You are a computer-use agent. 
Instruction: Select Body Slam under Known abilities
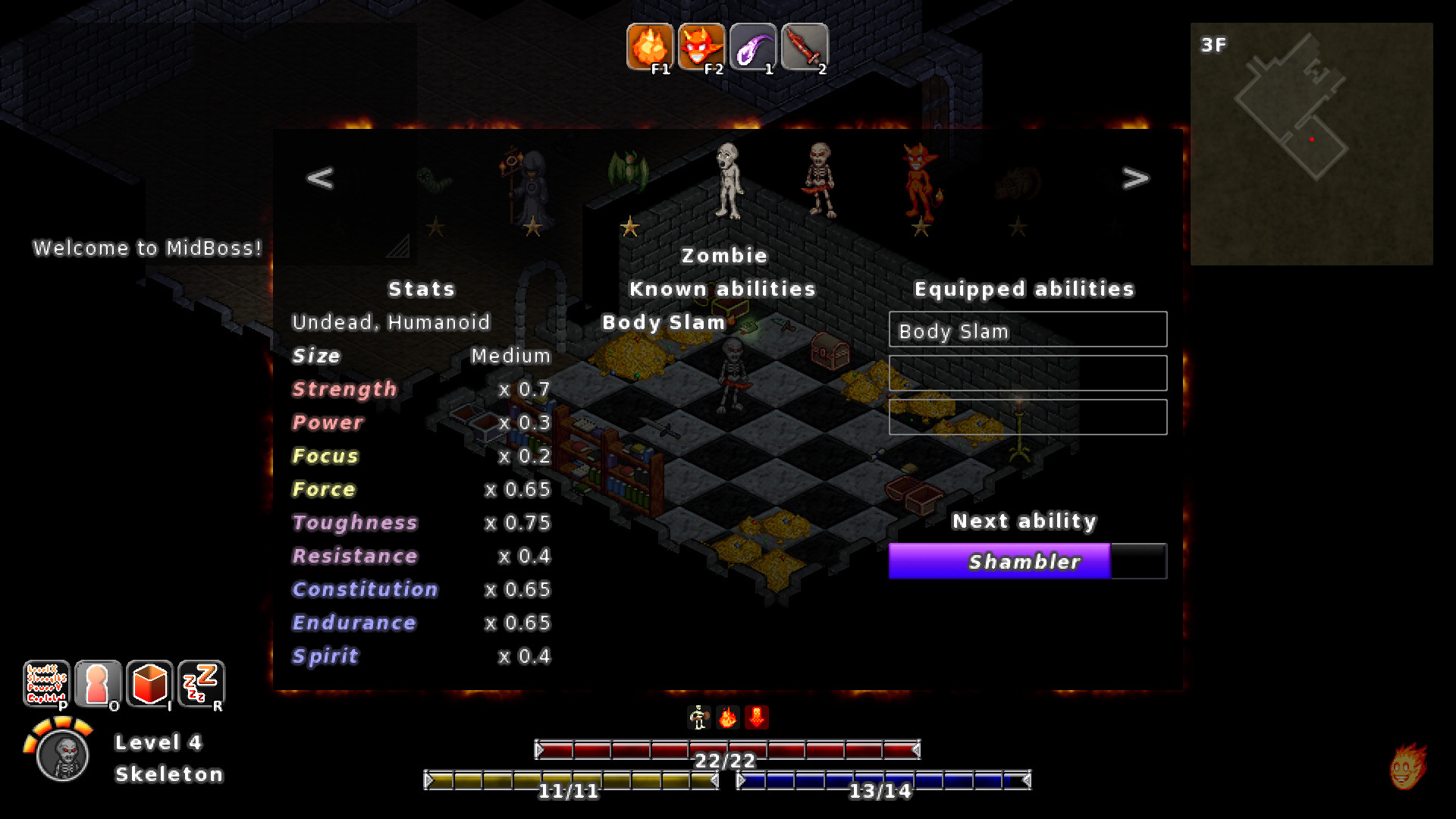662,322
